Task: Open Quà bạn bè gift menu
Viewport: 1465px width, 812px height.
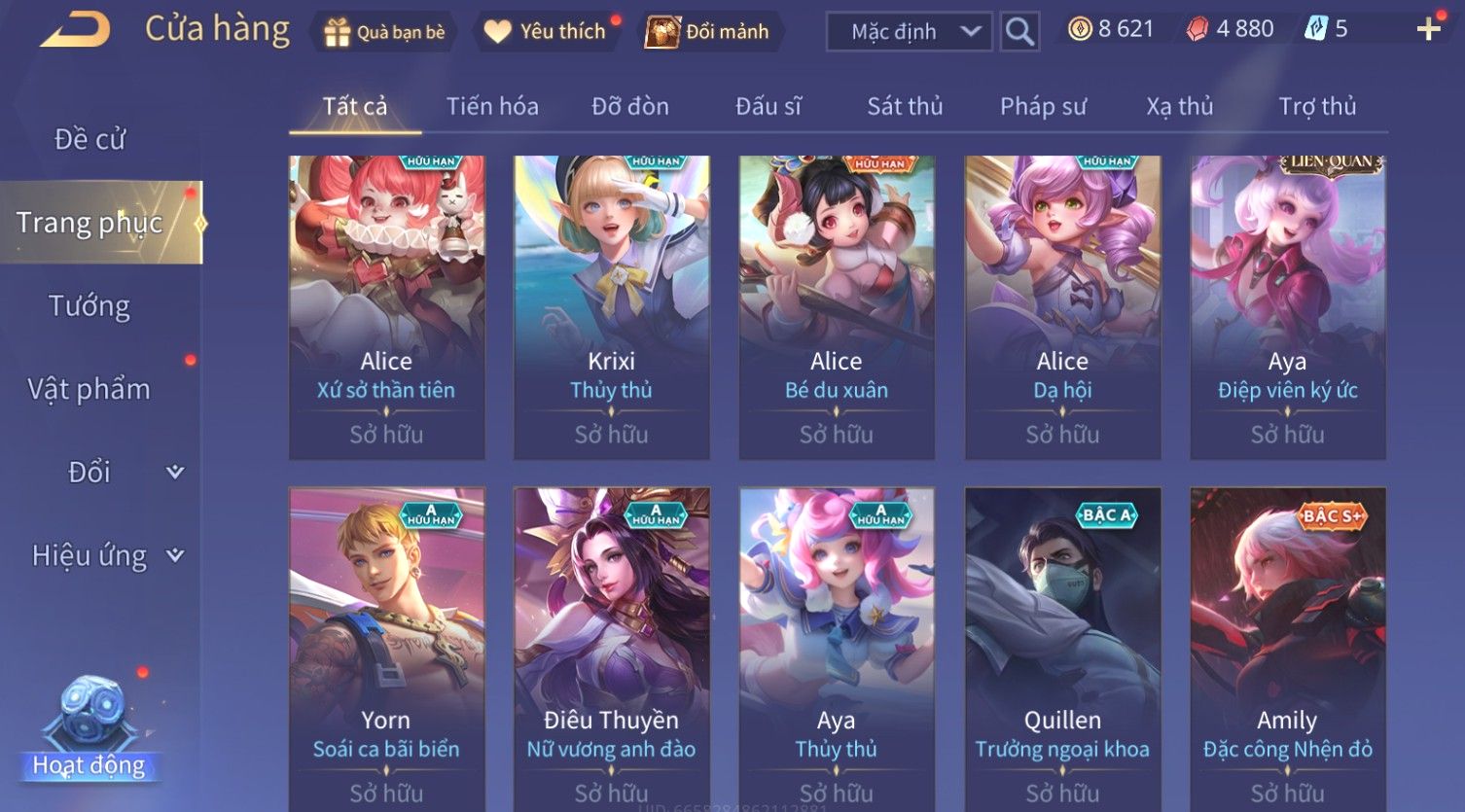Action: click(x=384, y=32)
